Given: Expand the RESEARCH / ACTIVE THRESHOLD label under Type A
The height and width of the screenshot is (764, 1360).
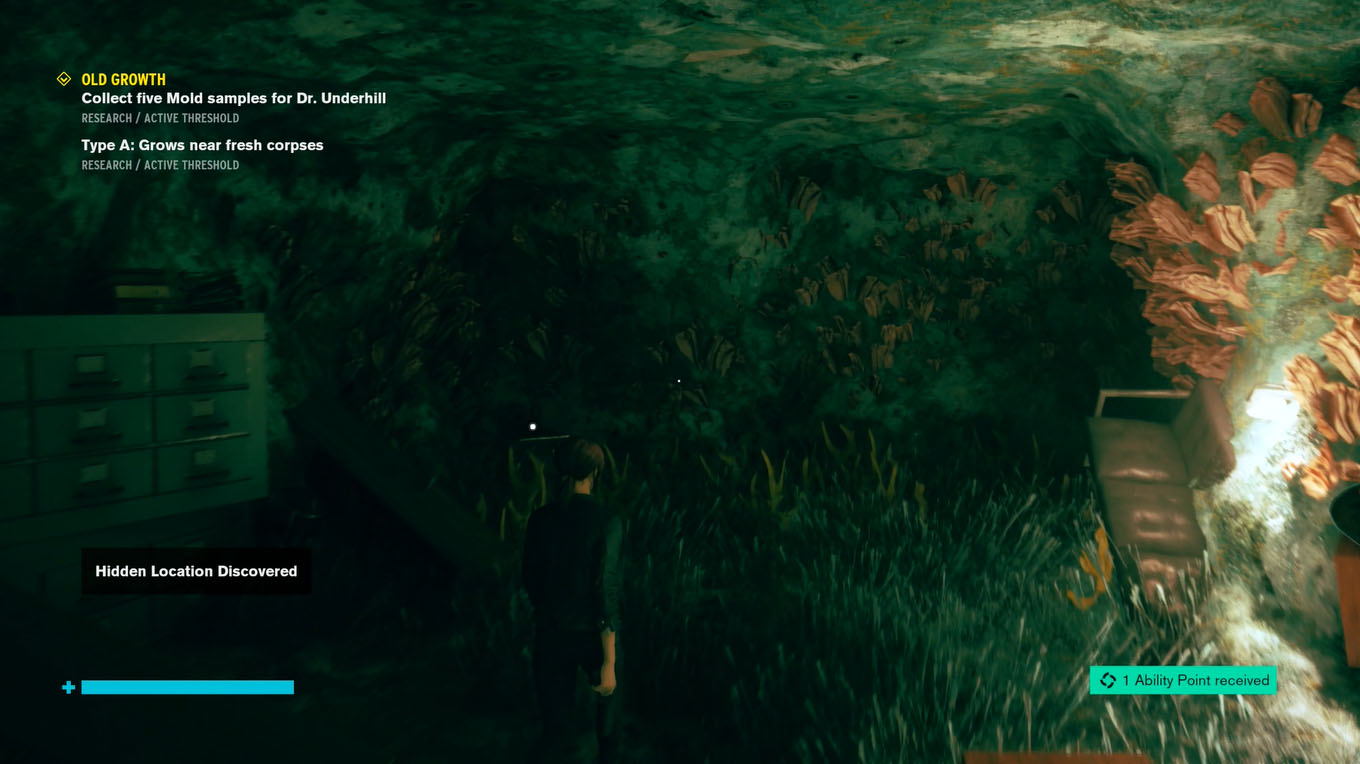Looking at the screenshot, I should [x=160, y=165].
